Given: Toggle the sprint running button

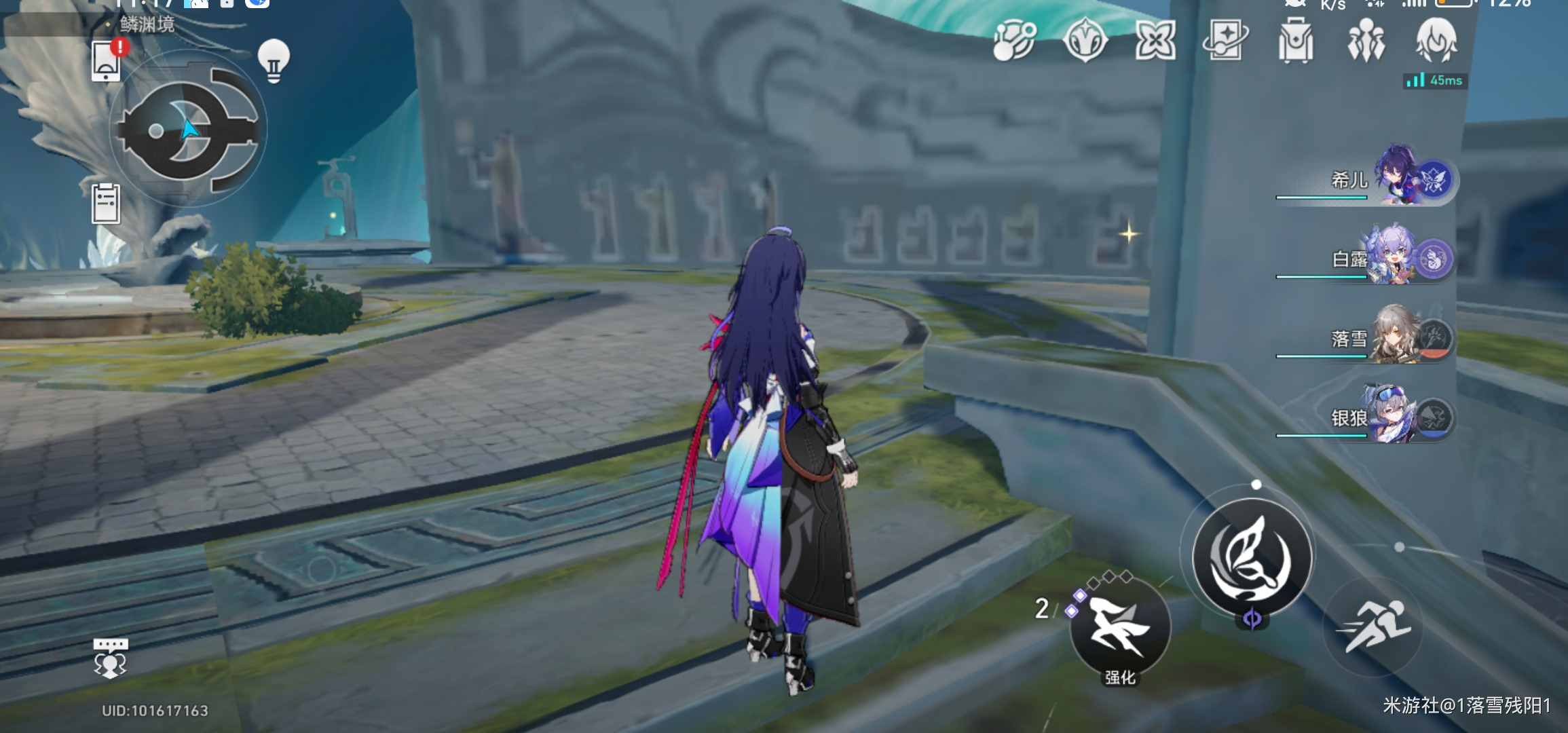Looking at the screenshot, I should pyautogui.click(x=1374, y=626).
